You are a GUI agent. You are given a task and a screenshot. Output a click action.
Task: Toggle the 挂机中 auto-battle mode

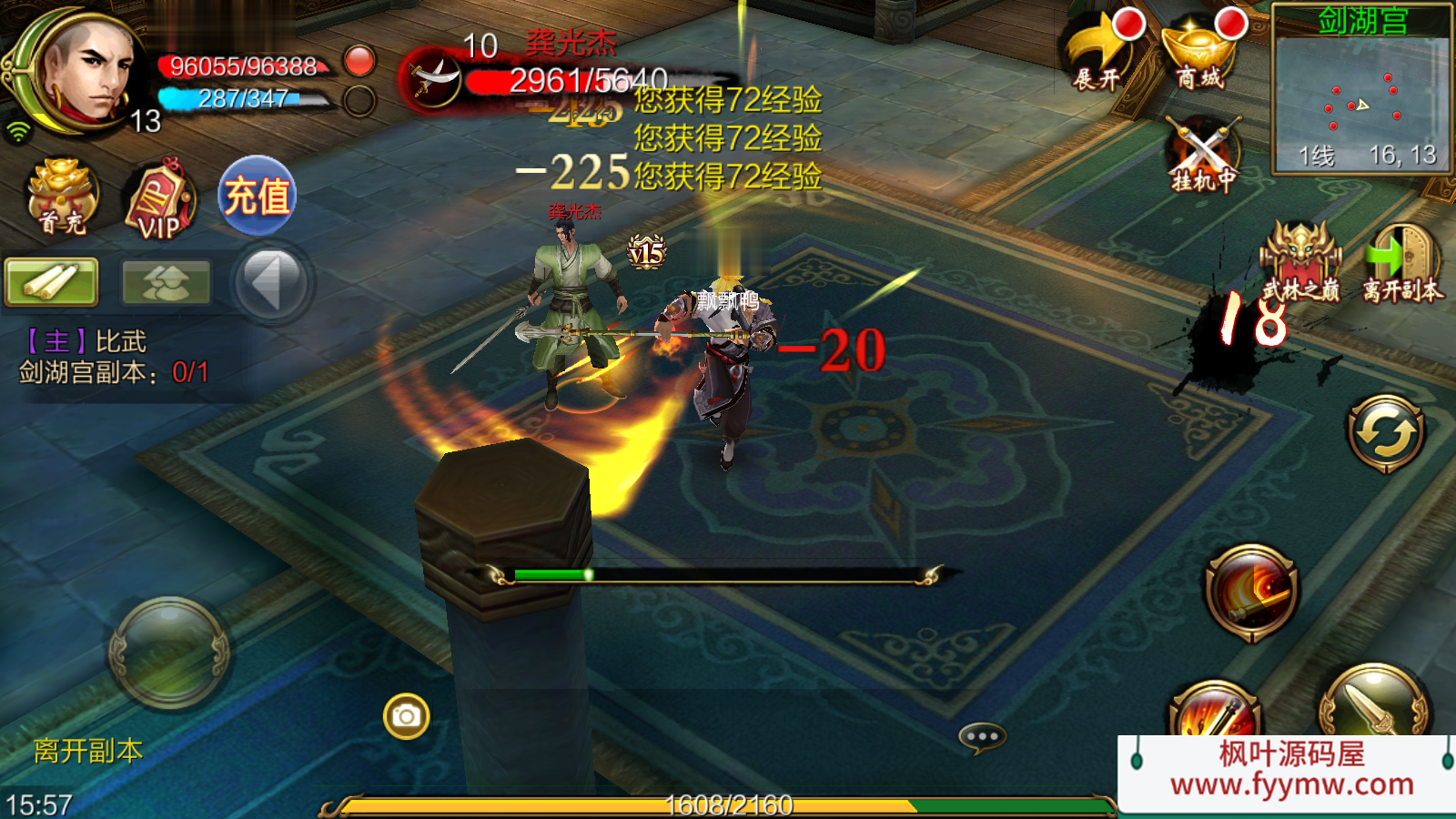pos(1204,155)
